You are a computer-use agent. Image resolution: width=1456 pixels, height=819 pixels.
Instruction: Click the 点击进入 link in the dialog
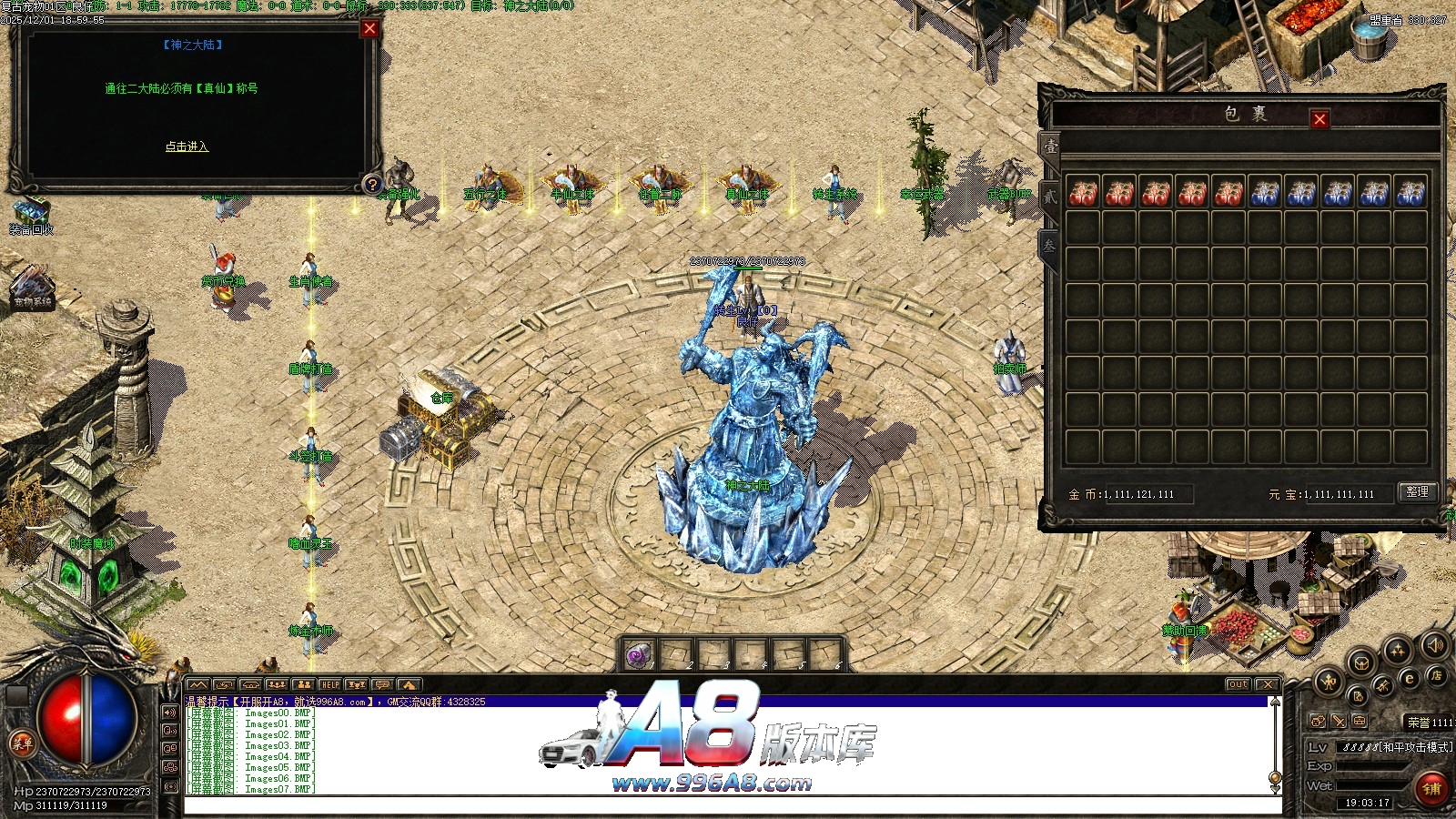point(187,147)
